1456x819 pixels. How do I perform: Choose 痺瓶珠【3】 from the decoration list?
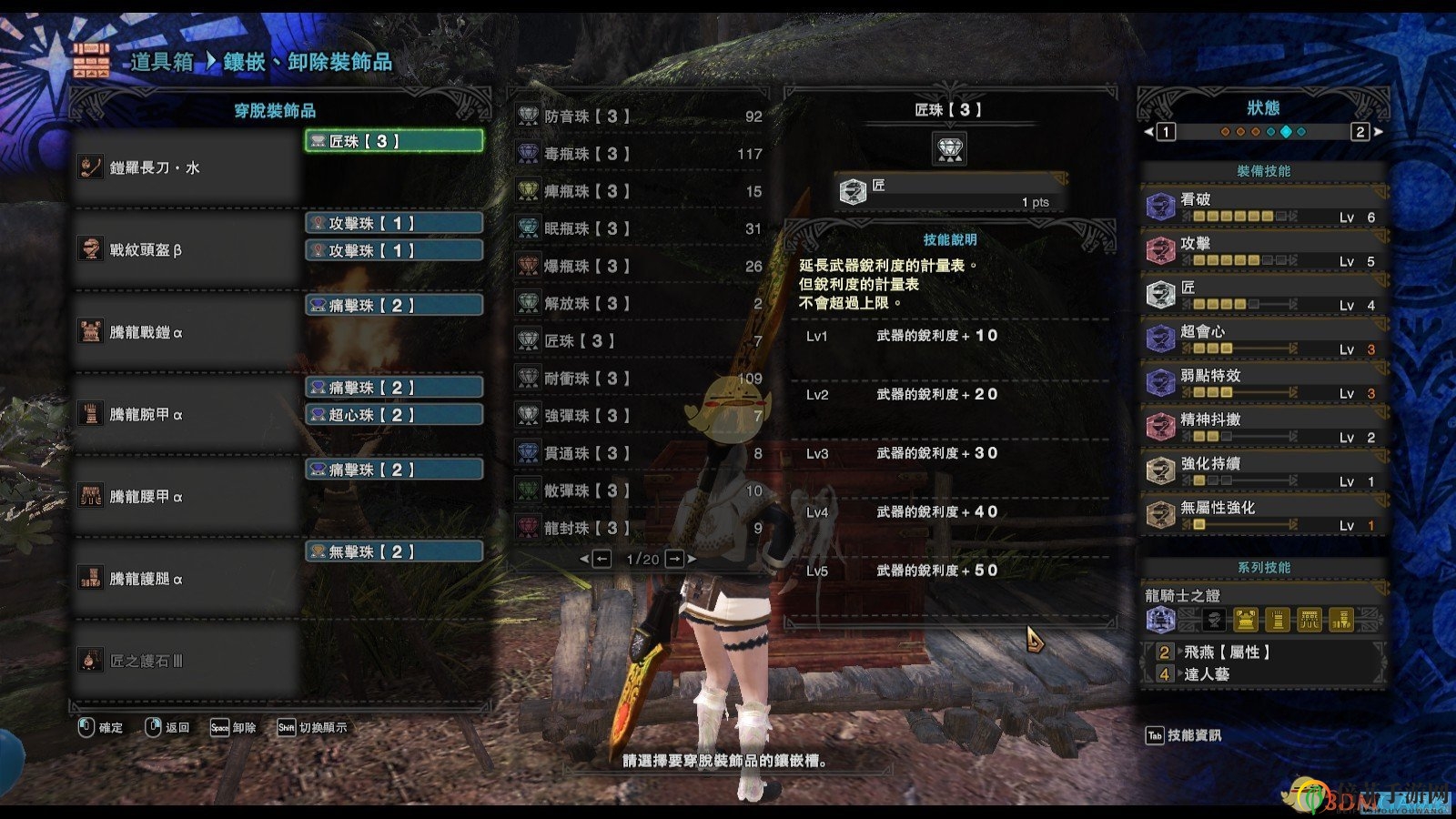click(638, 191)
